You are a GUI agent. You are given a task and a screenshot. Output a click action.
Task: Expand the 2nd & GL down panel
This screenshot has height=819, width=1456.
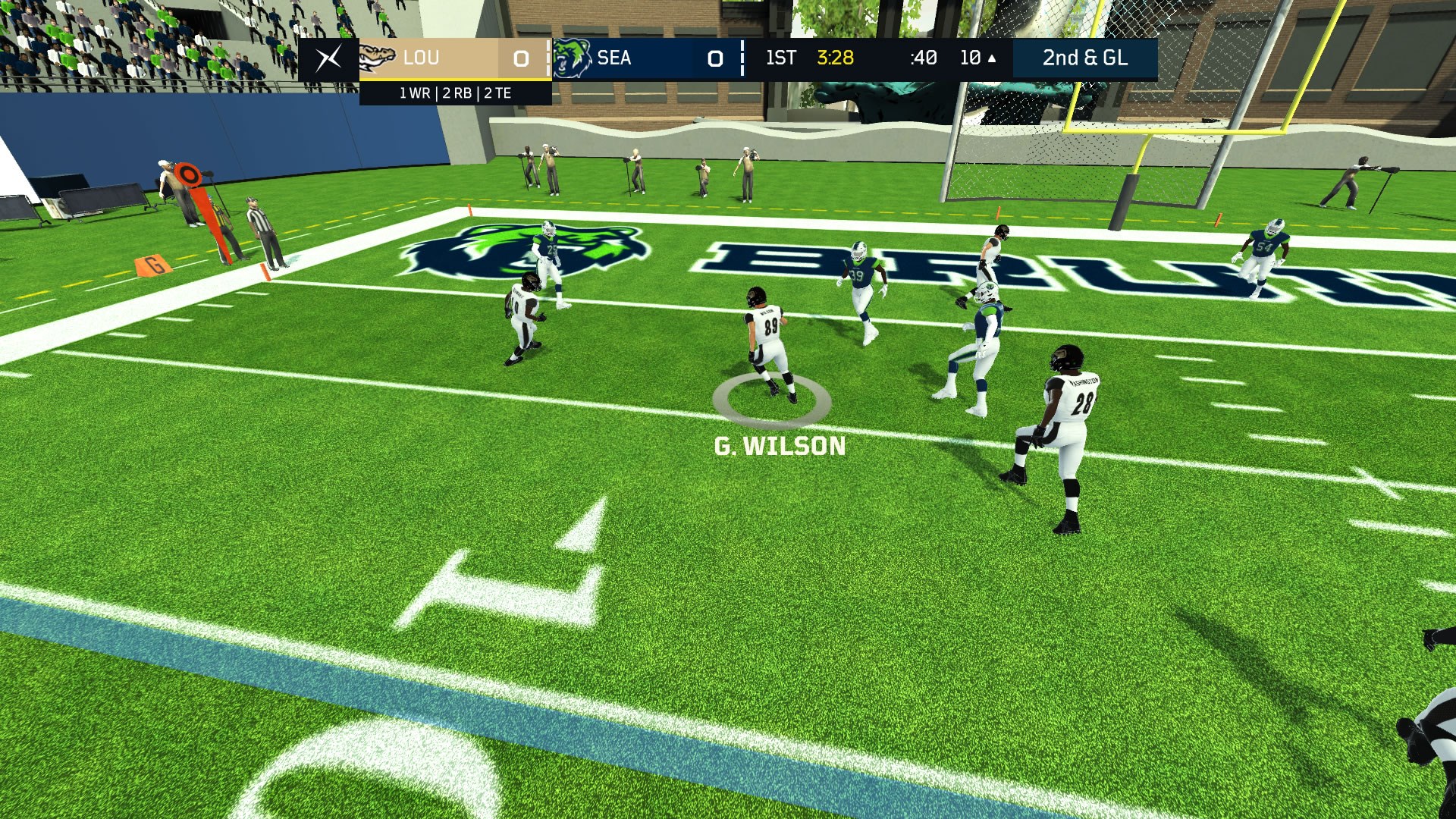(1086, 58)
